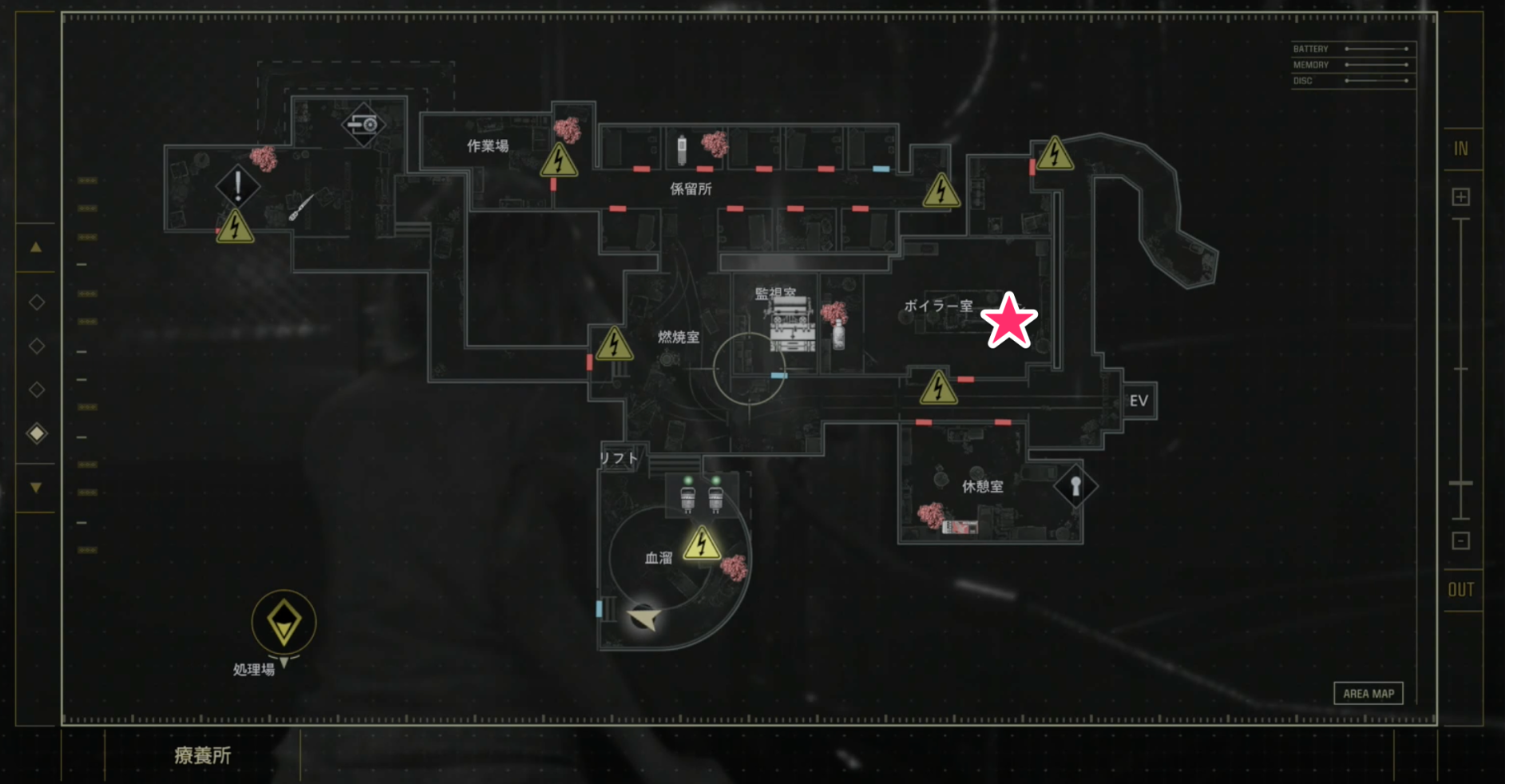Select the screwdriver tool icon on map
The image size is (1533, 784).
click(301, 207)
